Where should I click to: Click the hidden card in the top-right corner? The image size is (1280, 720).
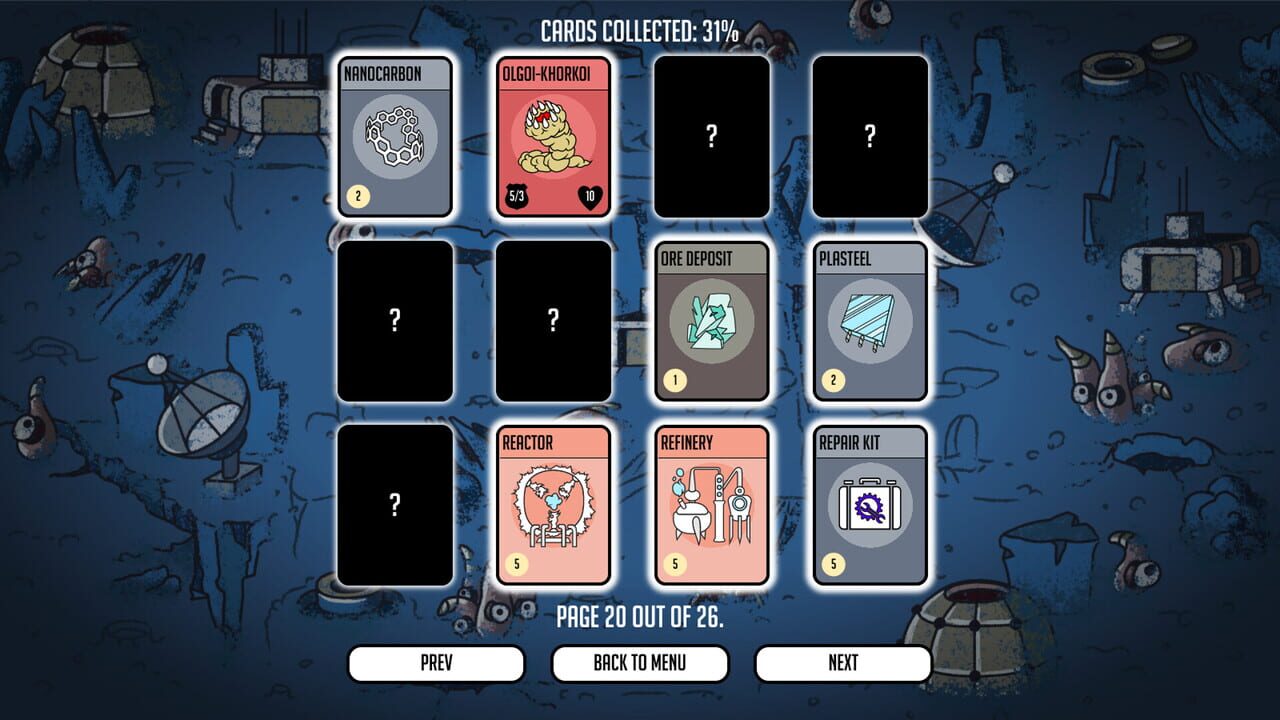869,137
